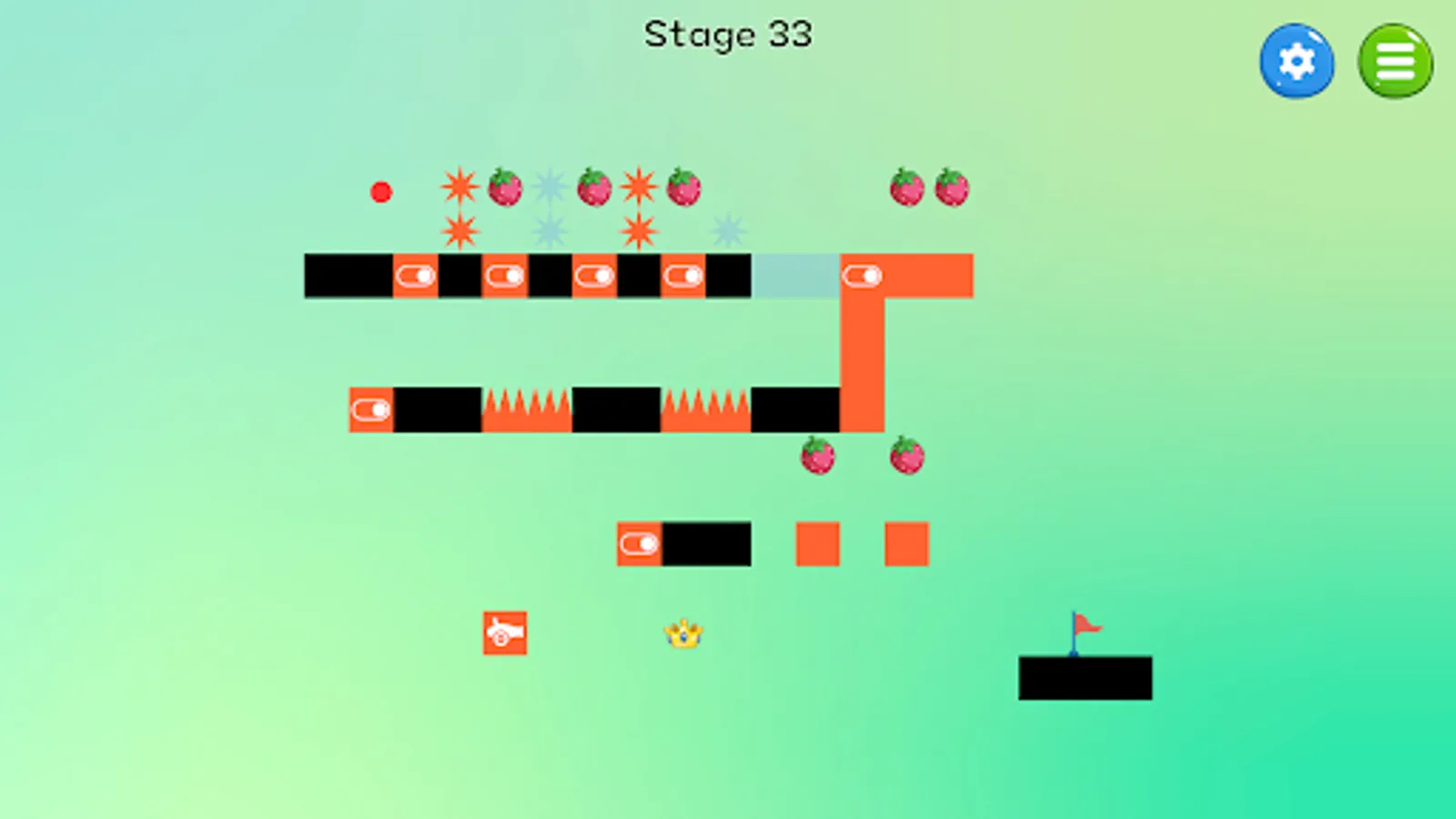The image size is (1456, 819).
Task: Flip the switch on the lower spike platform
Action: click(370, 409)
